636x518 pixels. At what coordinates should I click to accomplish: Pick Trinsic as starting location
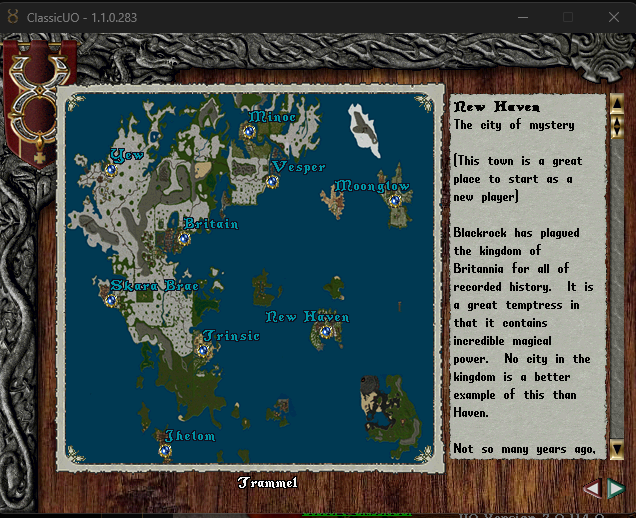tap(202, 350)
